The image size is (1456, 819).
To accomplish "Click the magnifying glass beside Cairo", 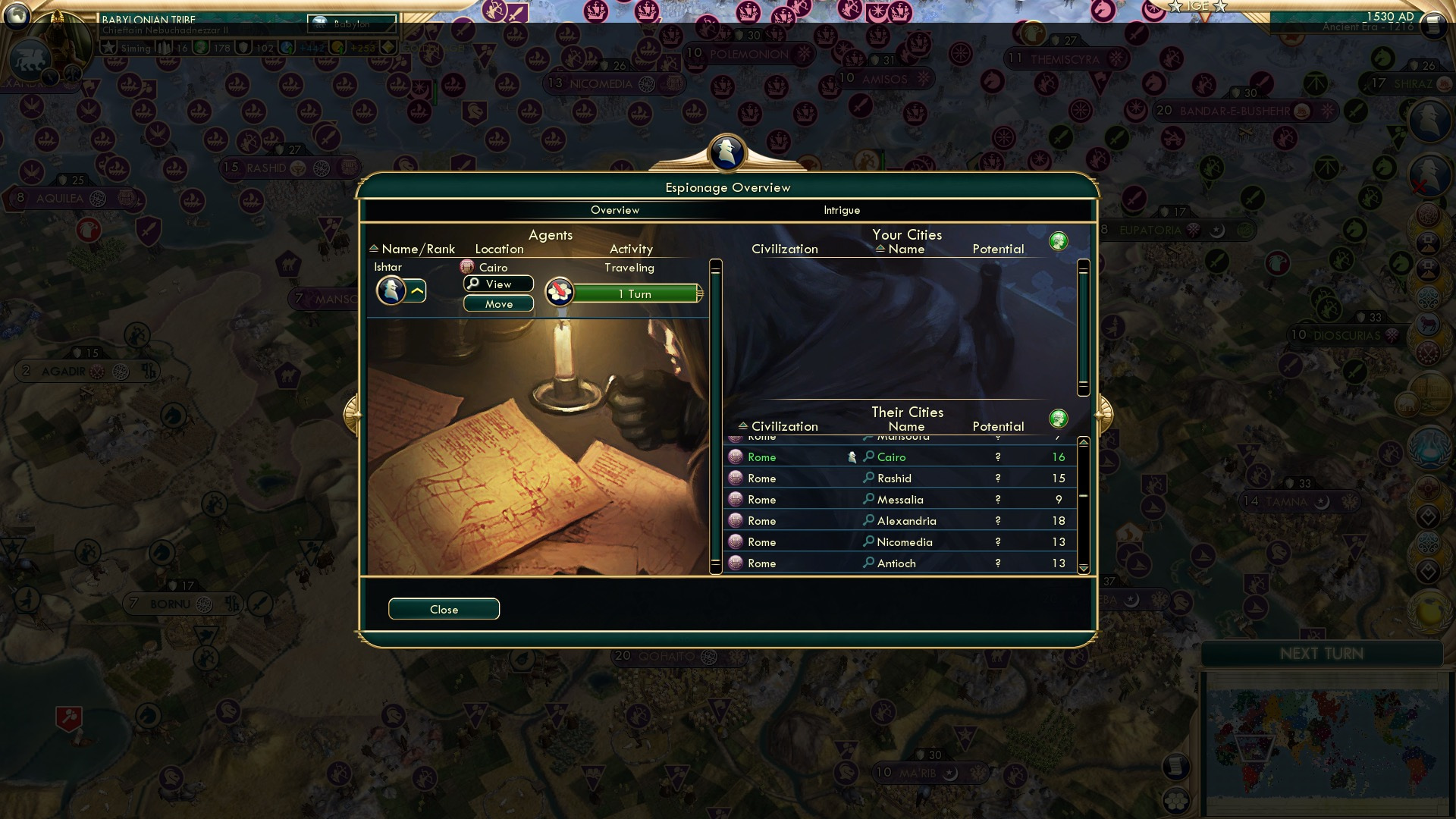I will point(869,457).
